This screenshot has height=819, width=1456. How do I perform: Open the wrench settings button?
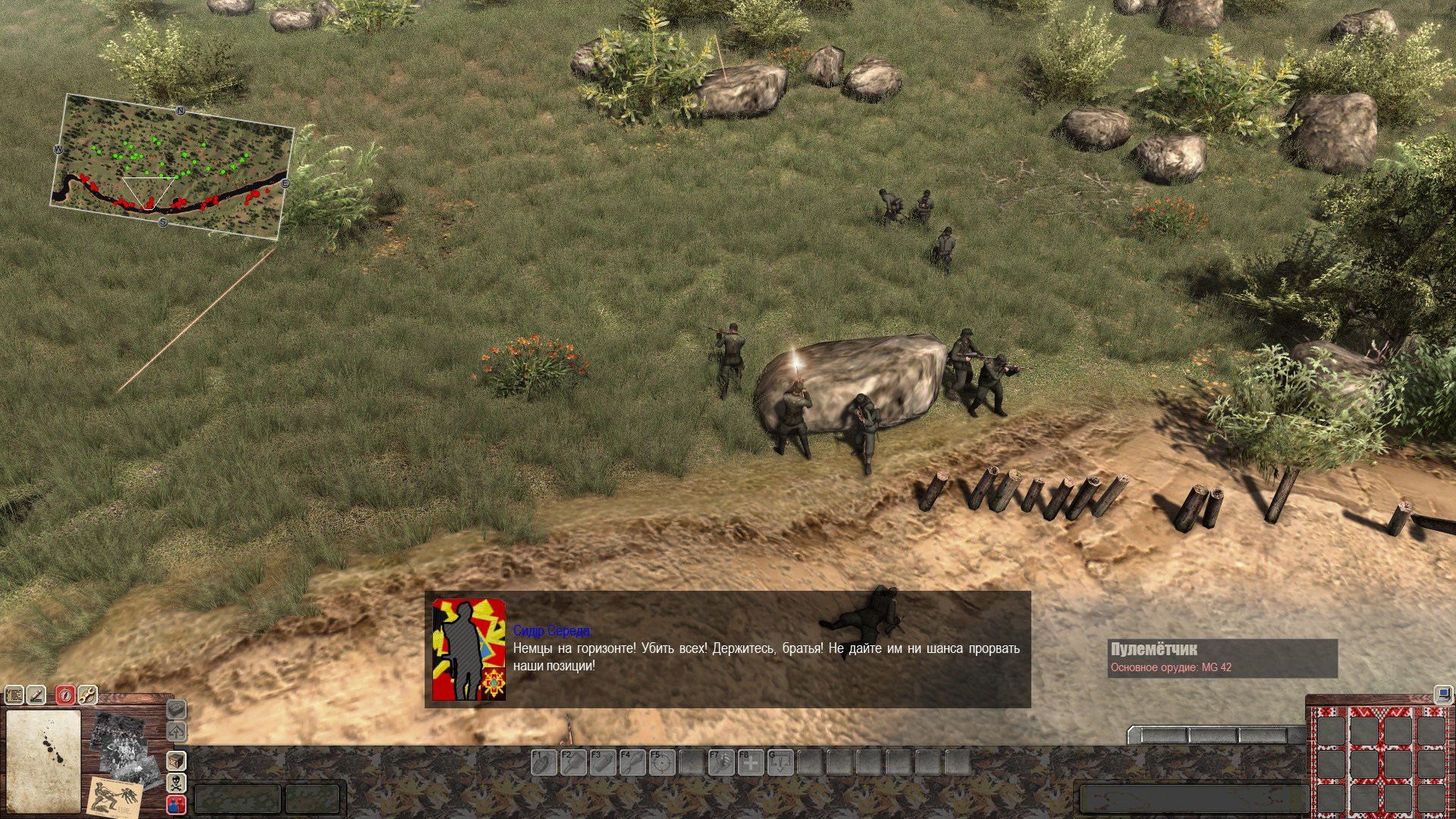(x=88, y=695)
